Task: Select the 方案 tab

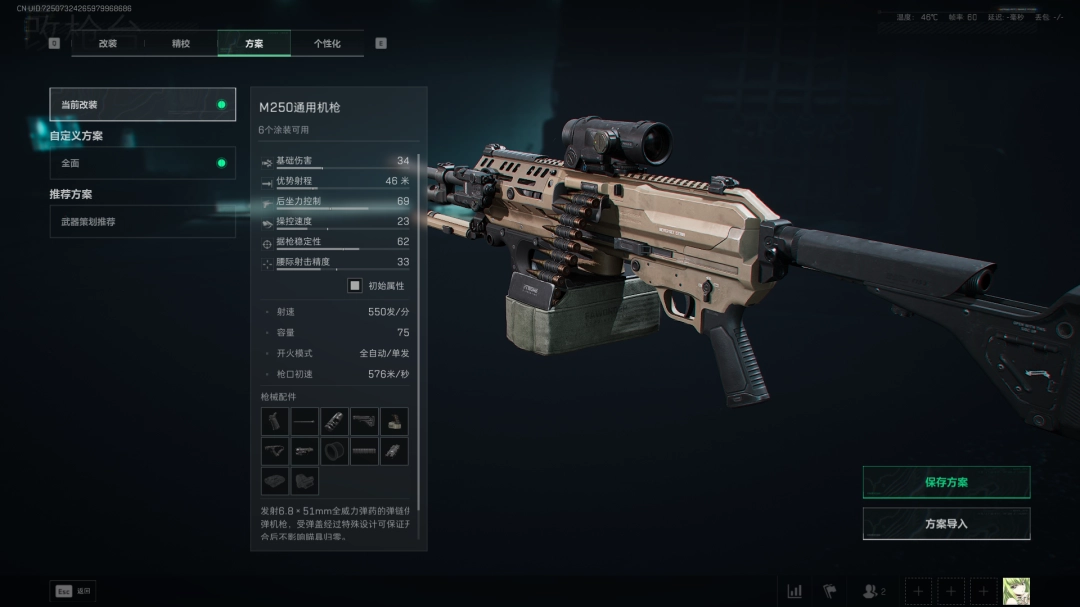Action: [254, 44]
